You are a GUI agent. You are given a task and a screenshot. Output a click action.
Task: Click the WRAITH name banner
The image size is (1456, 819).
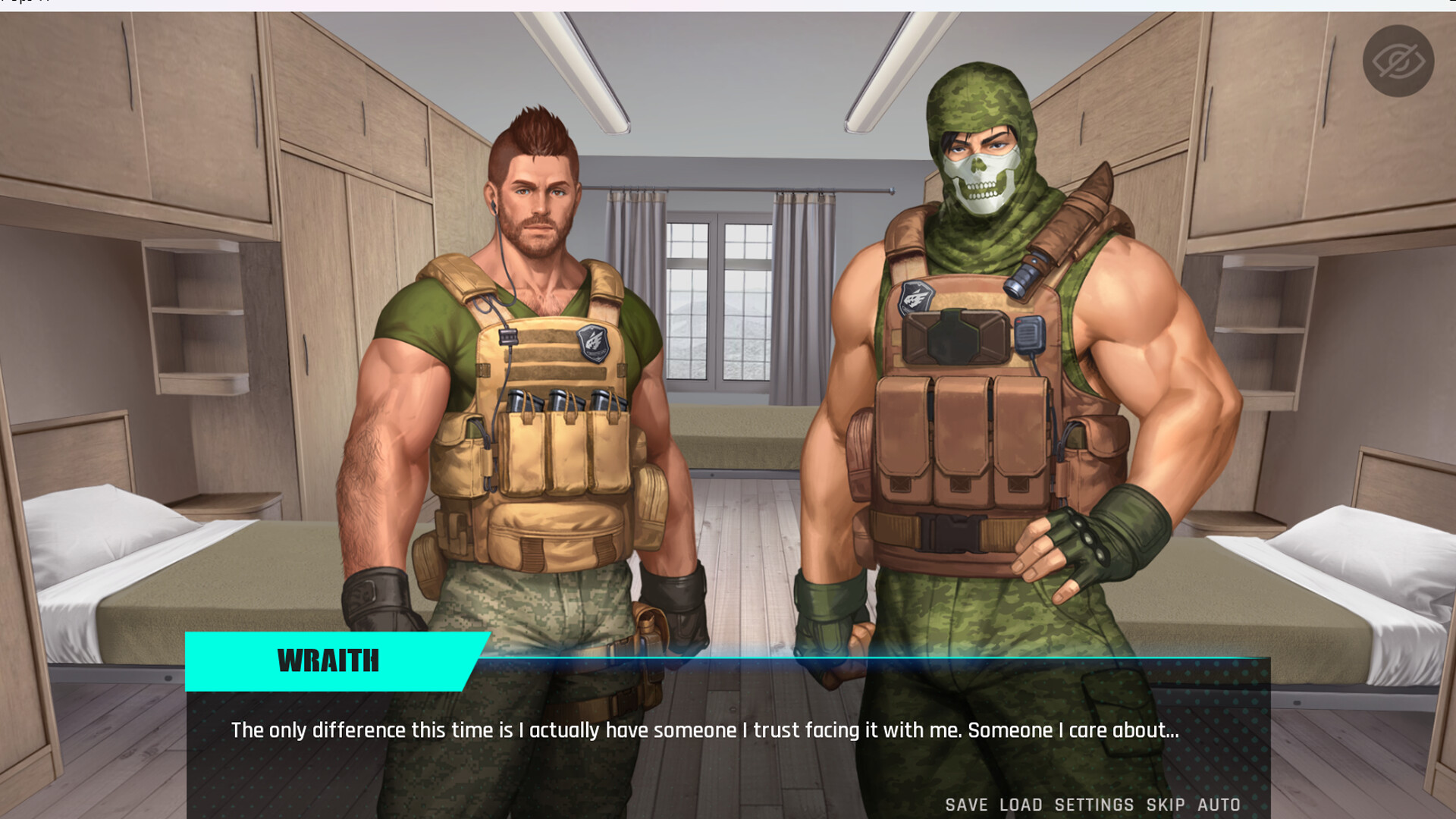point(328,661)
